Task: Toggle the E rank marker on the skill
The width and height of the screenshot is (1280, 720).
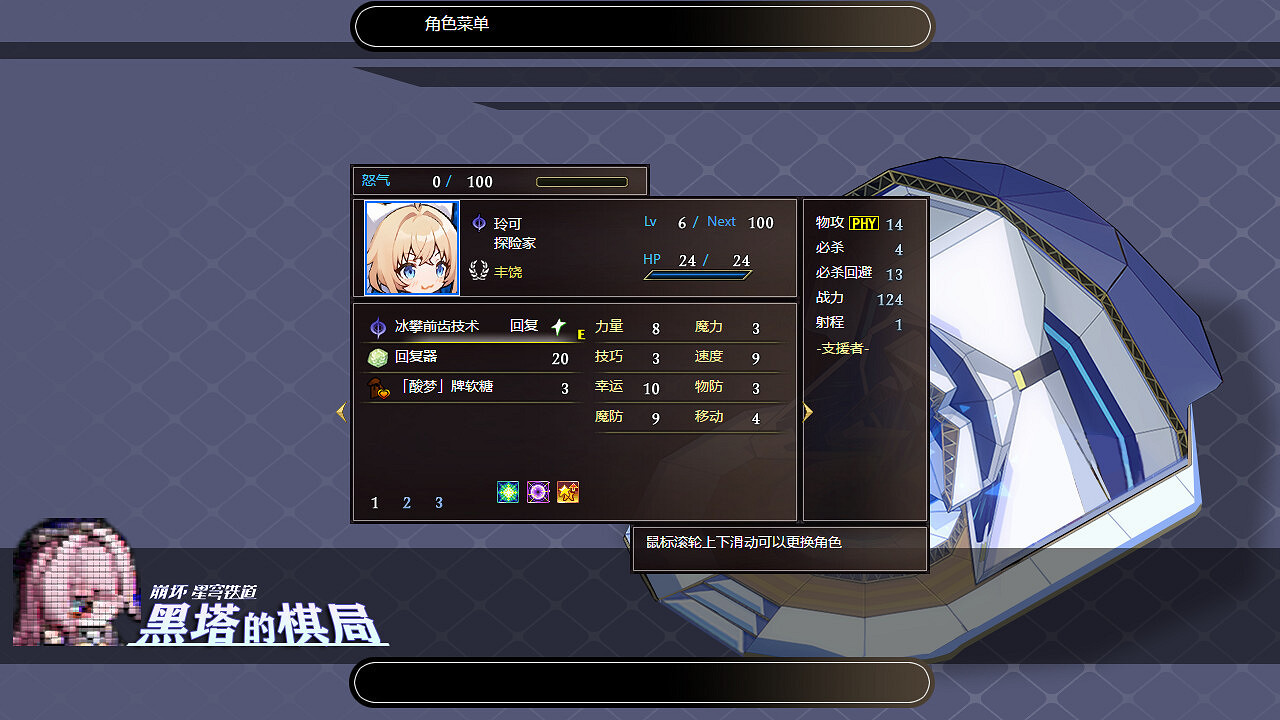Action: pos(581,334)
